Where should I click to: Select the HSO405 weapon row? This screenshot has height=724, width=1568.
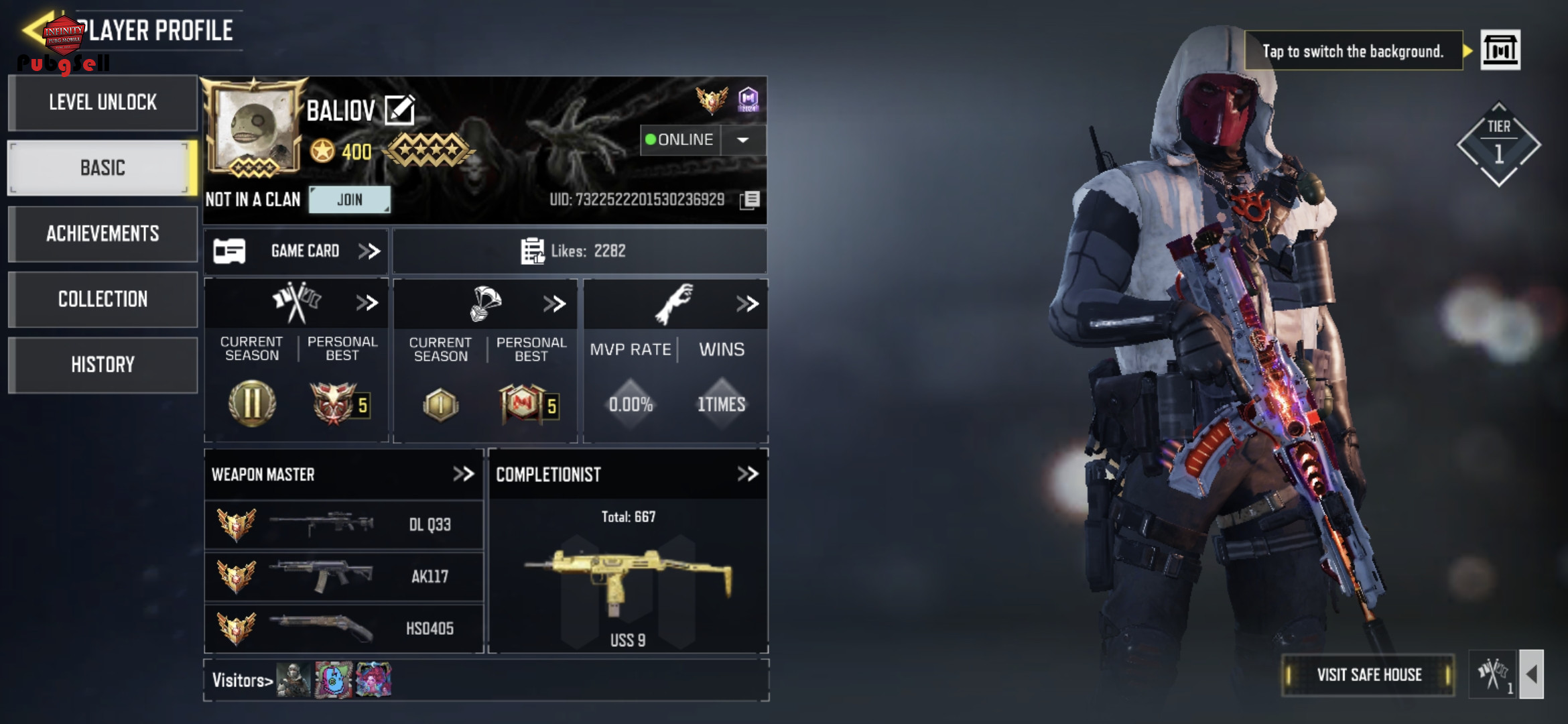point(344,628)
